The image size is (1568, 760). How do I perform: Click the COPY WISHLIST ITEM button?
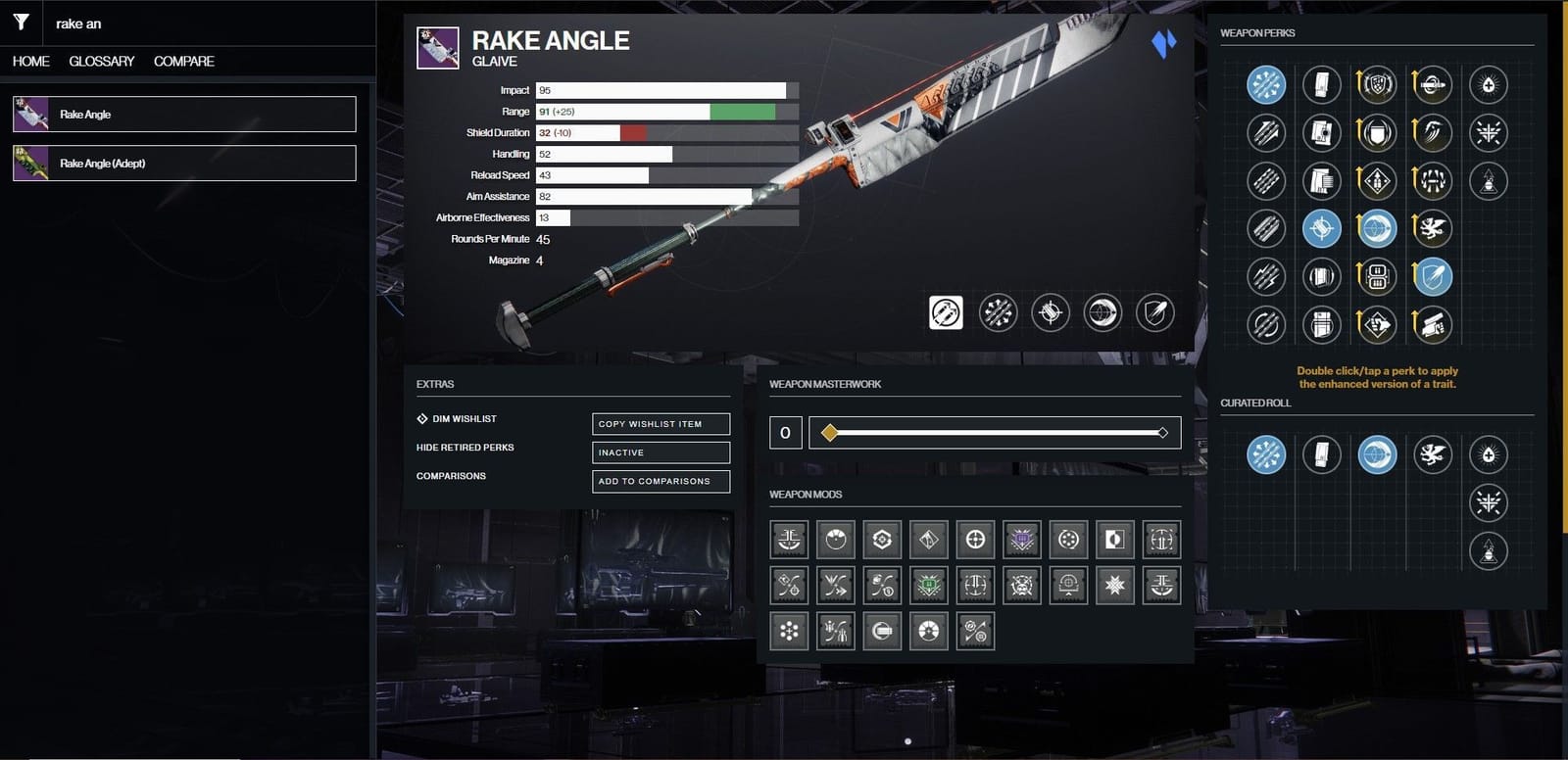tap(661, 423)
